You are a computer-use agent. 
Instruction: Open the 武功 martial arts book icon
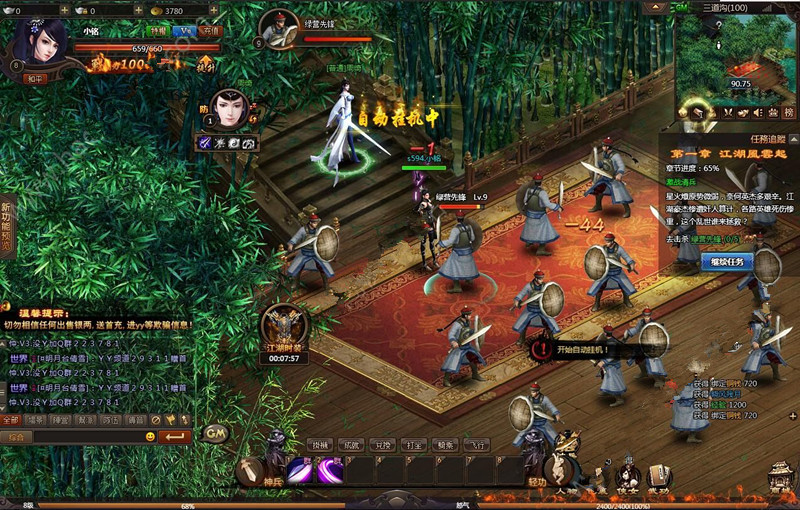click(658, 476)
